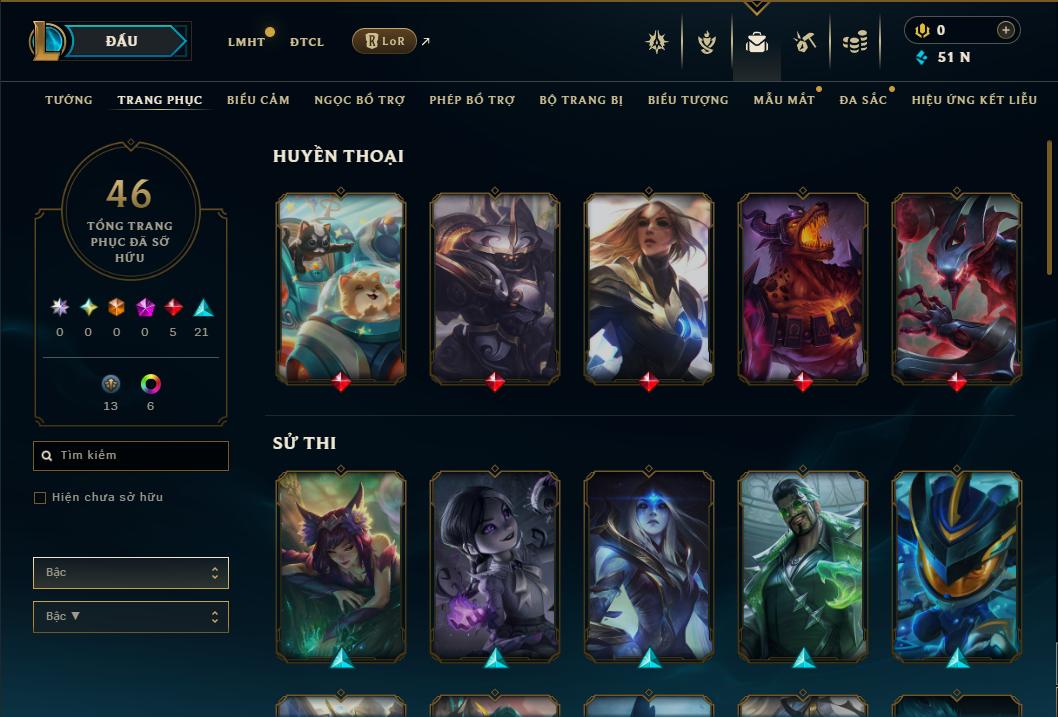Toggle the Hiện chưa sở hữu checkbox

coord(40,498)
